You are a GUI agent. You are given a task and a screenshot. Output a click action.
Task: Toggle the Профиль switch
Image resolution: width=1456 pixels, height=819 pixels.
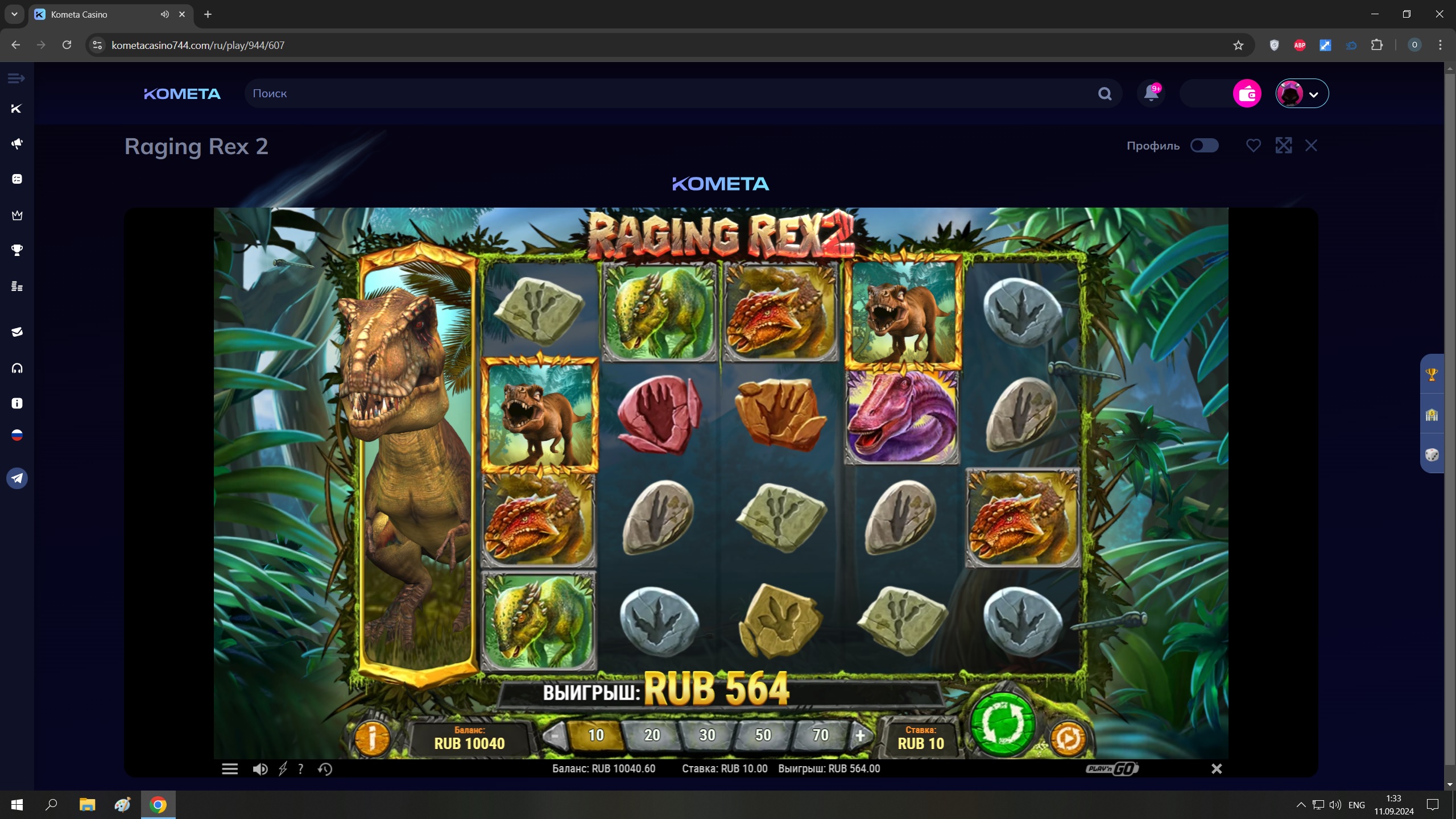[1204, 146]
